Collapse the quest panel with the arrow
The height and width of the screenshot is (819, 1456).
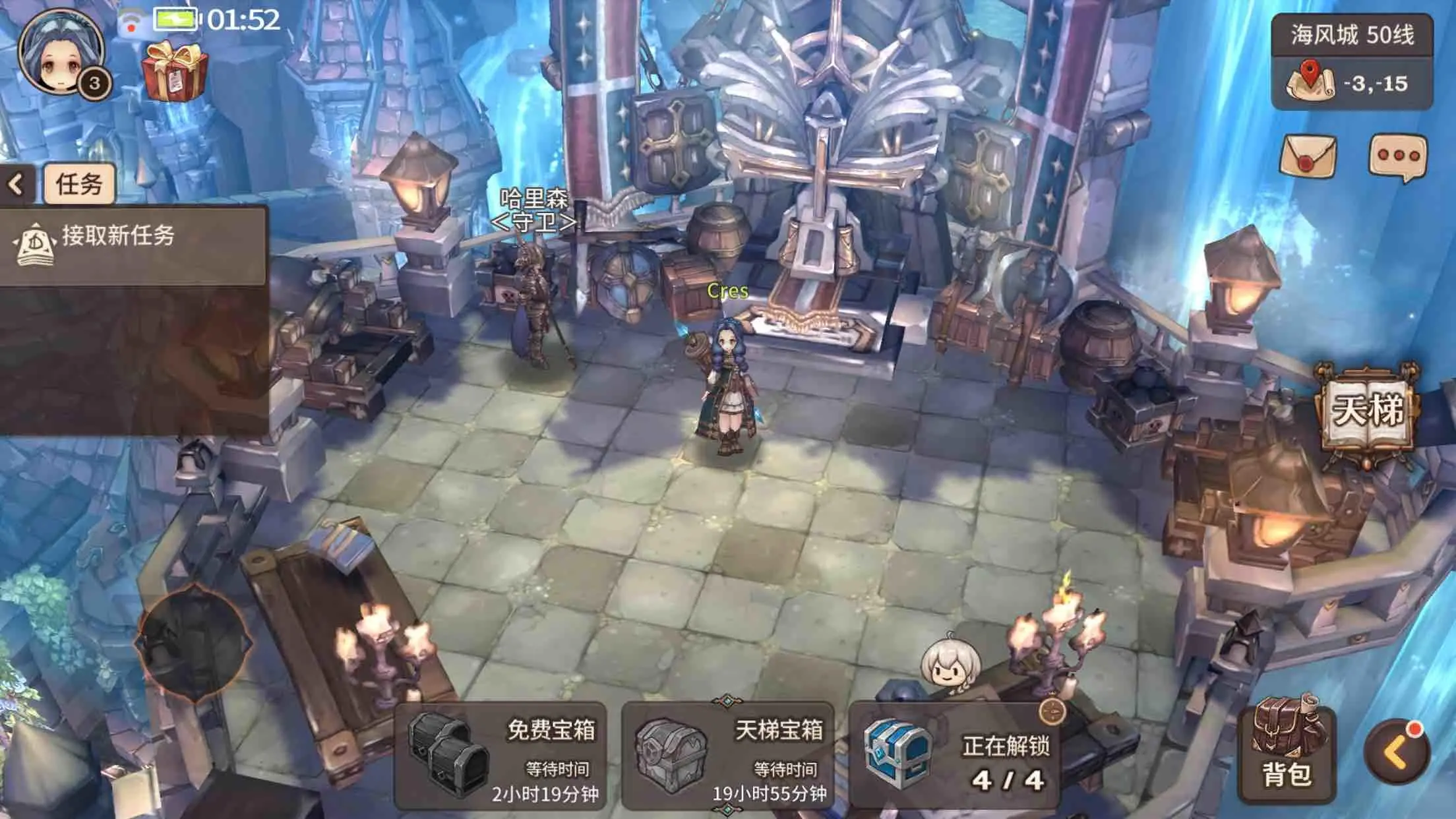(x=16, y=184)
